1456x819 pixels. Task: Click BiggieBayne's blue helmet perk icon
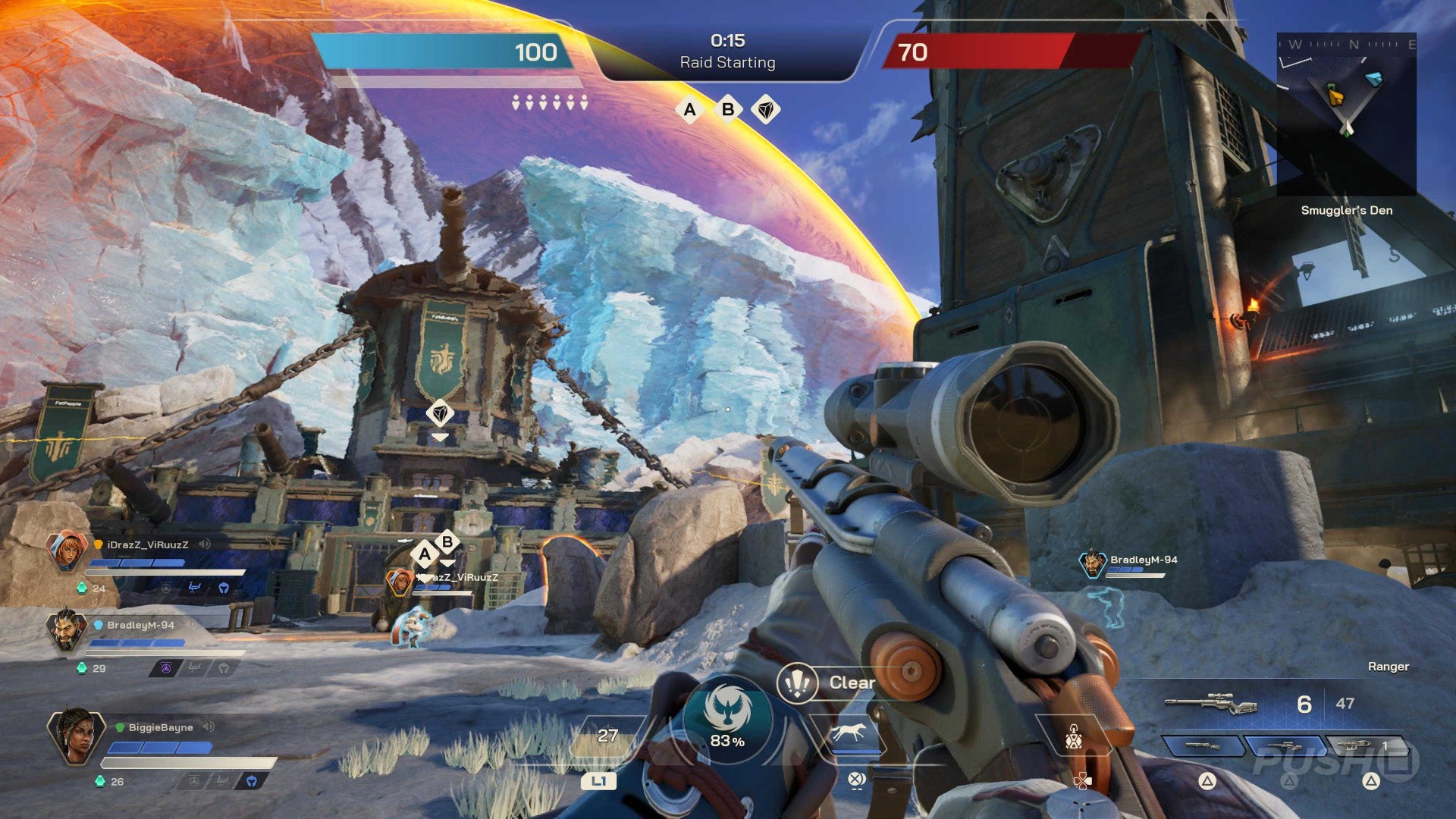pyautogui.click(x=251, y=781)
